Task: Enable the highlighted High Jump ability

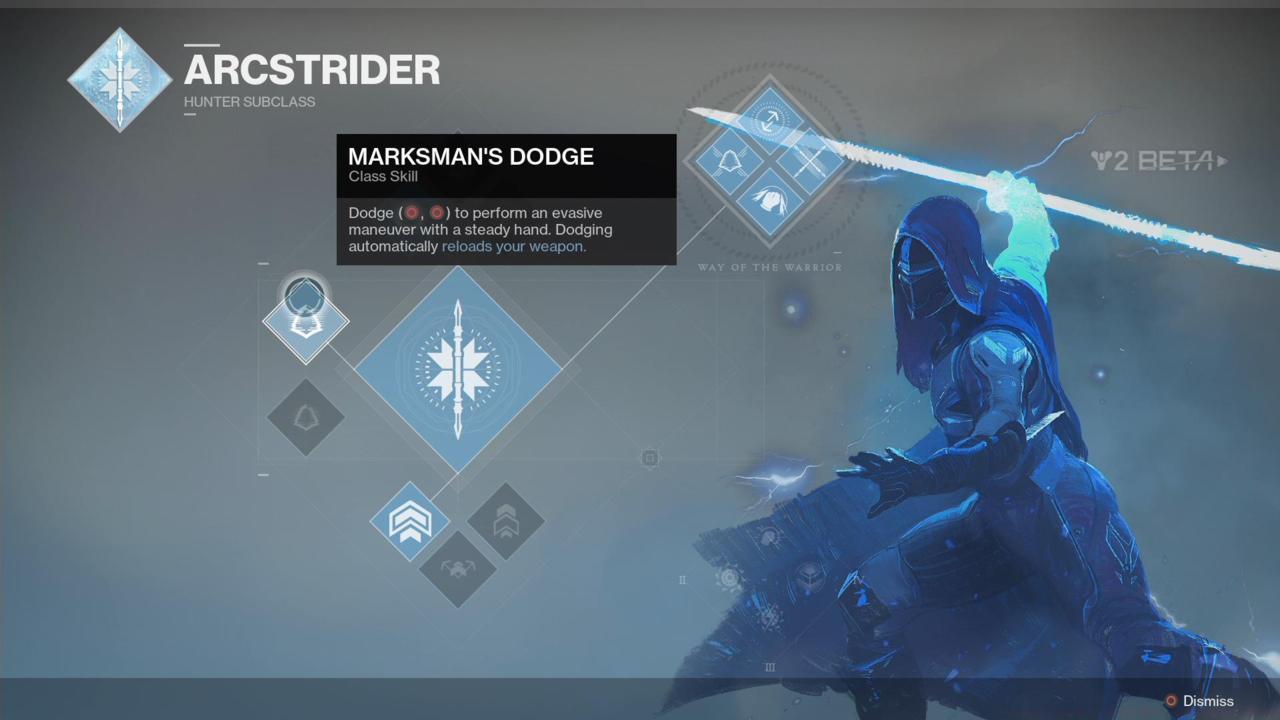Action: (410, 520)
